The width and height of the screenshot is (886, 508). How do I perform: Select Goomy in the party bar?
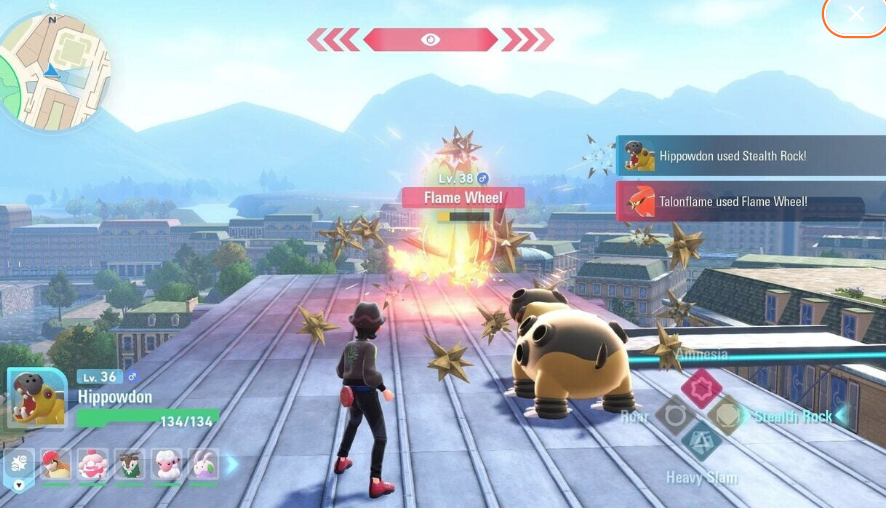click(x=203, y=465)
